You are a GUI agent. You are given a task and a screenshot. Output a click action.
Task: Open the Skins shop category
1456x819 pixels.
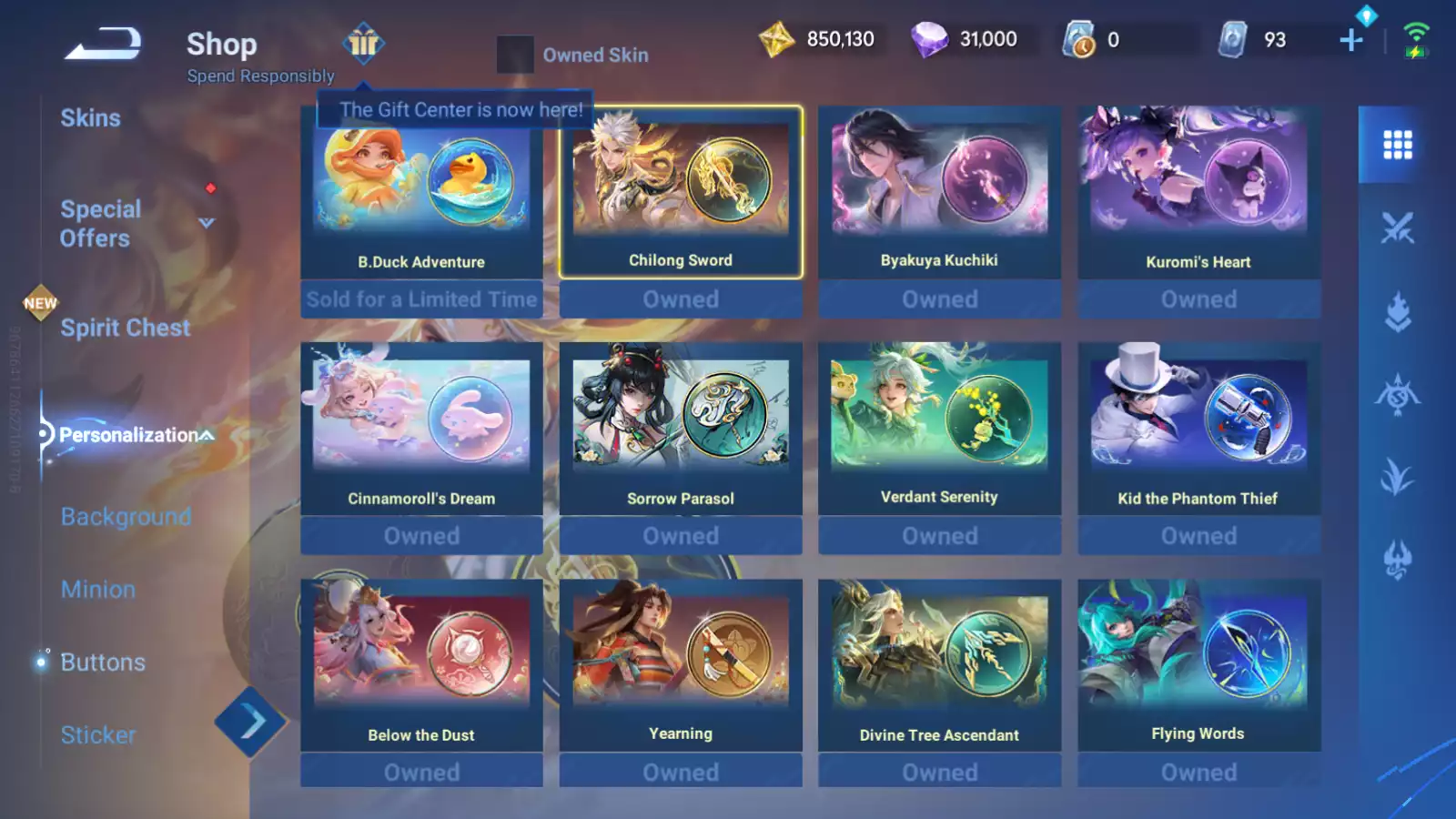click(90, 118)
